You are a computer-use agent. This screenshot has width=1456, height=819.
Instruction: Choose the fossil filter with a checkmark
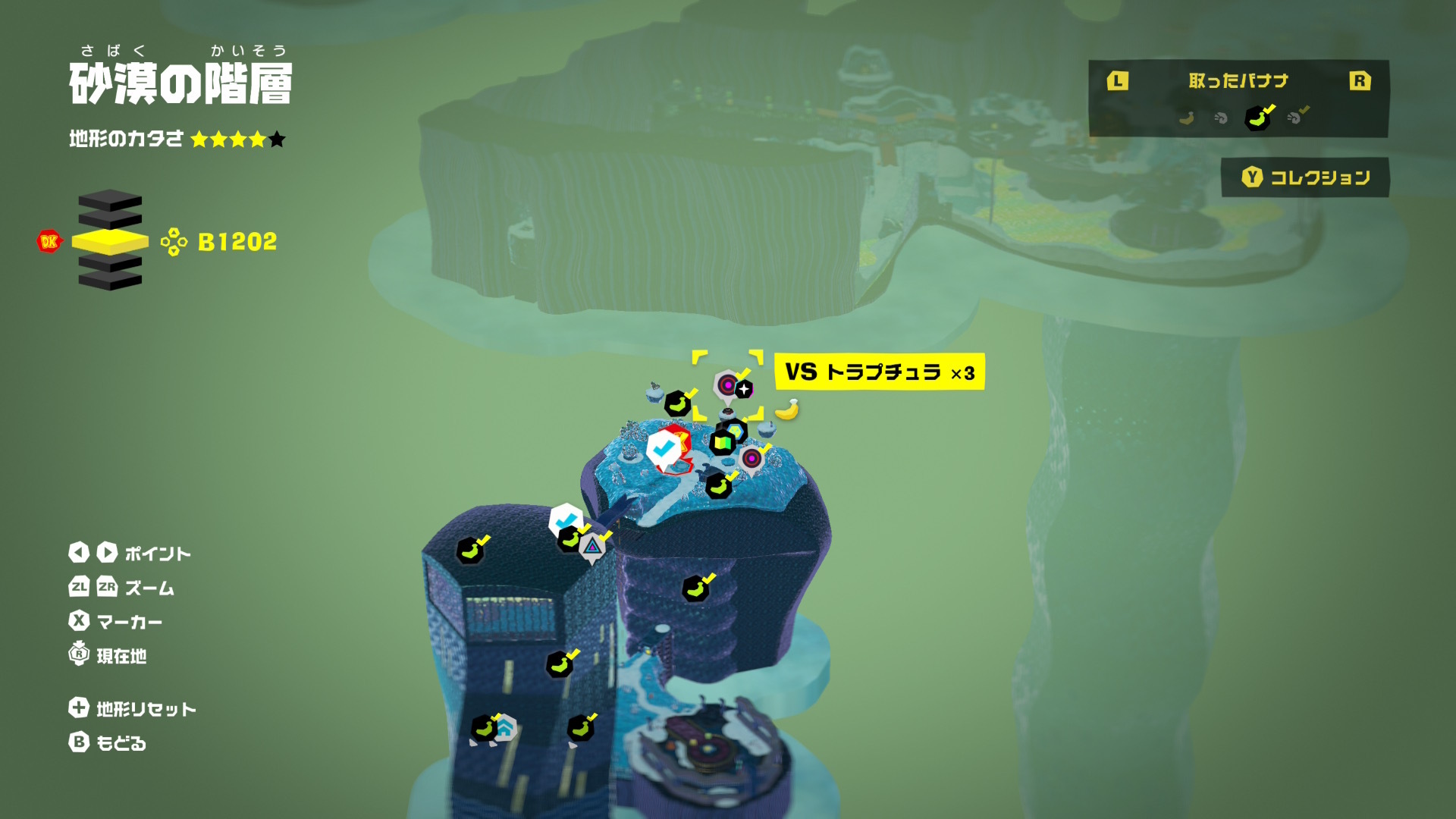pos(1297,117)
